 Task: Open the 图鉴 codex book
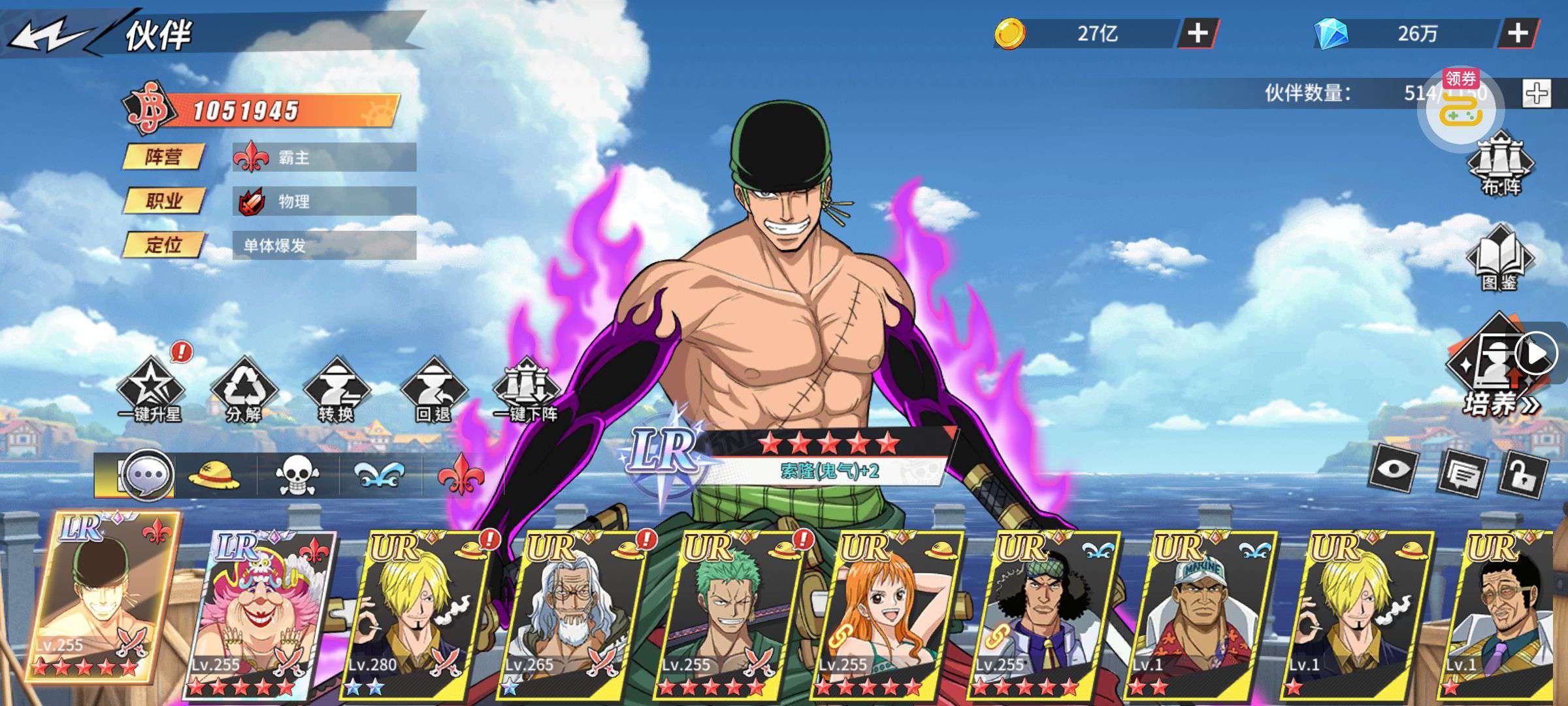tap(1499, 258)
